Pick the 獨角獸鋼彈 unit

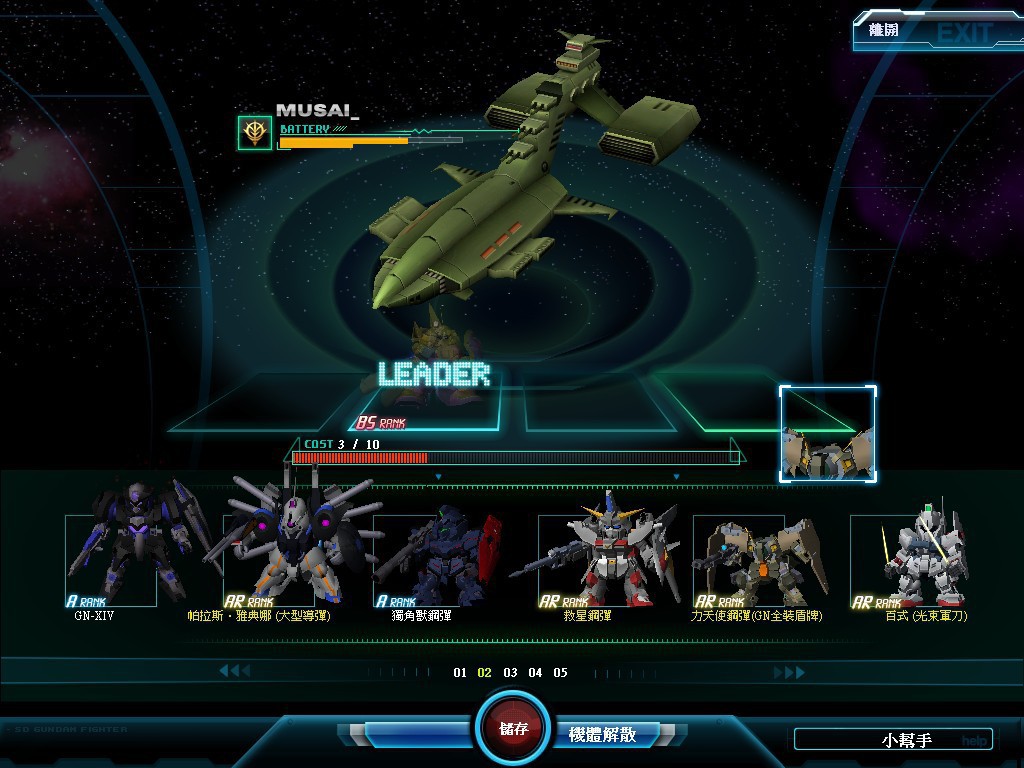423,560
